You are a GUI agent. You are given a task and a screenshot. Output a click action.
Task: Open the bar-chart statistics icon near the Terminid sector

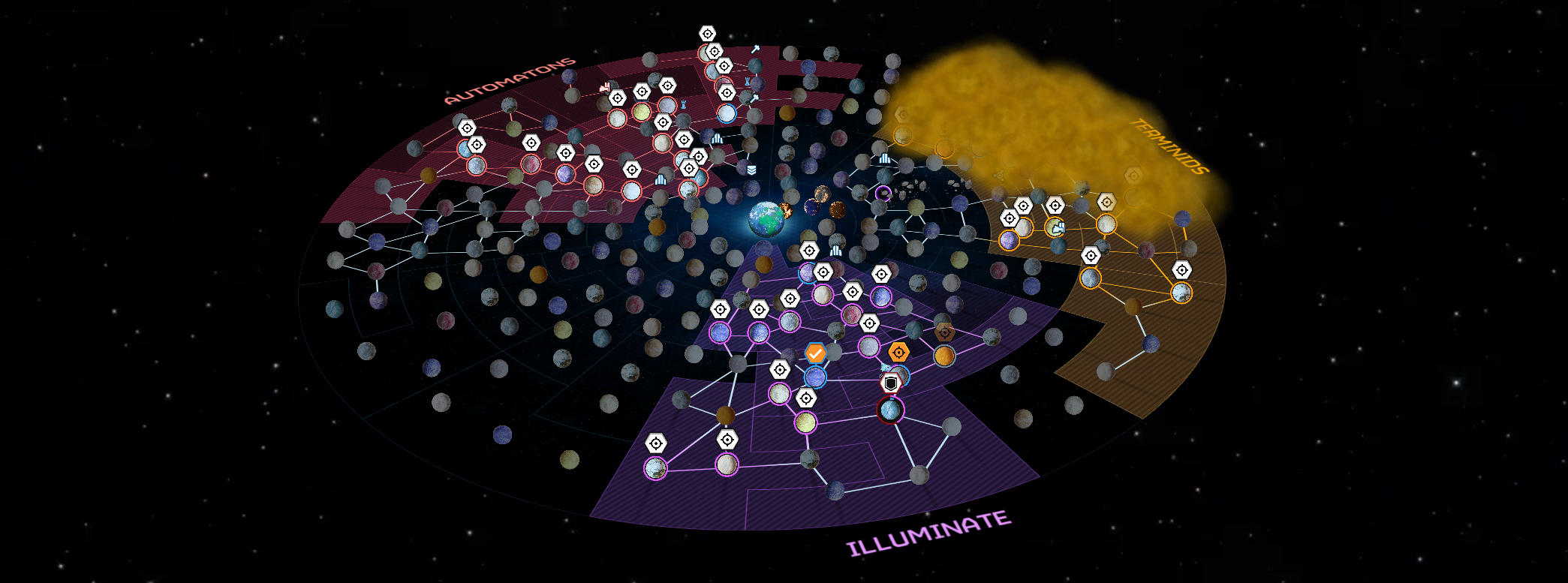[x=884, y=158]
